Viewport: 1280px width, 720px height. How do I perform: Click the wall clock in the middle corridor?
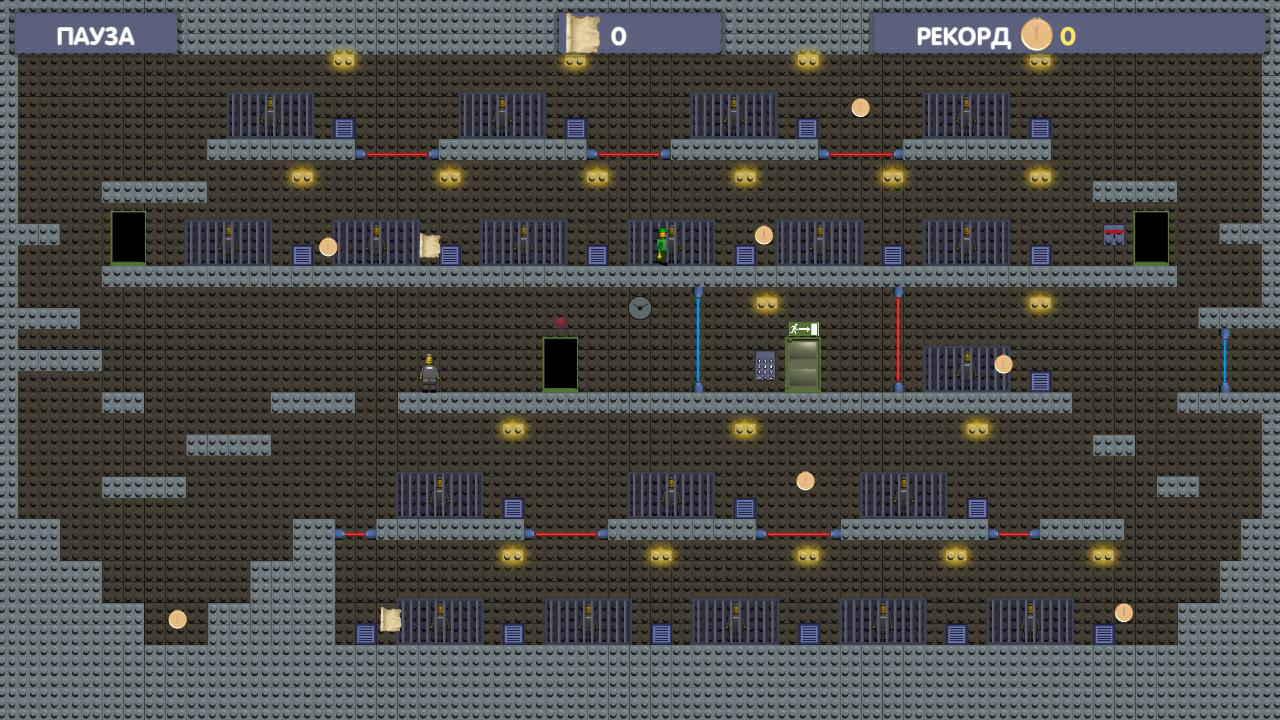click(x=638, y=308)
